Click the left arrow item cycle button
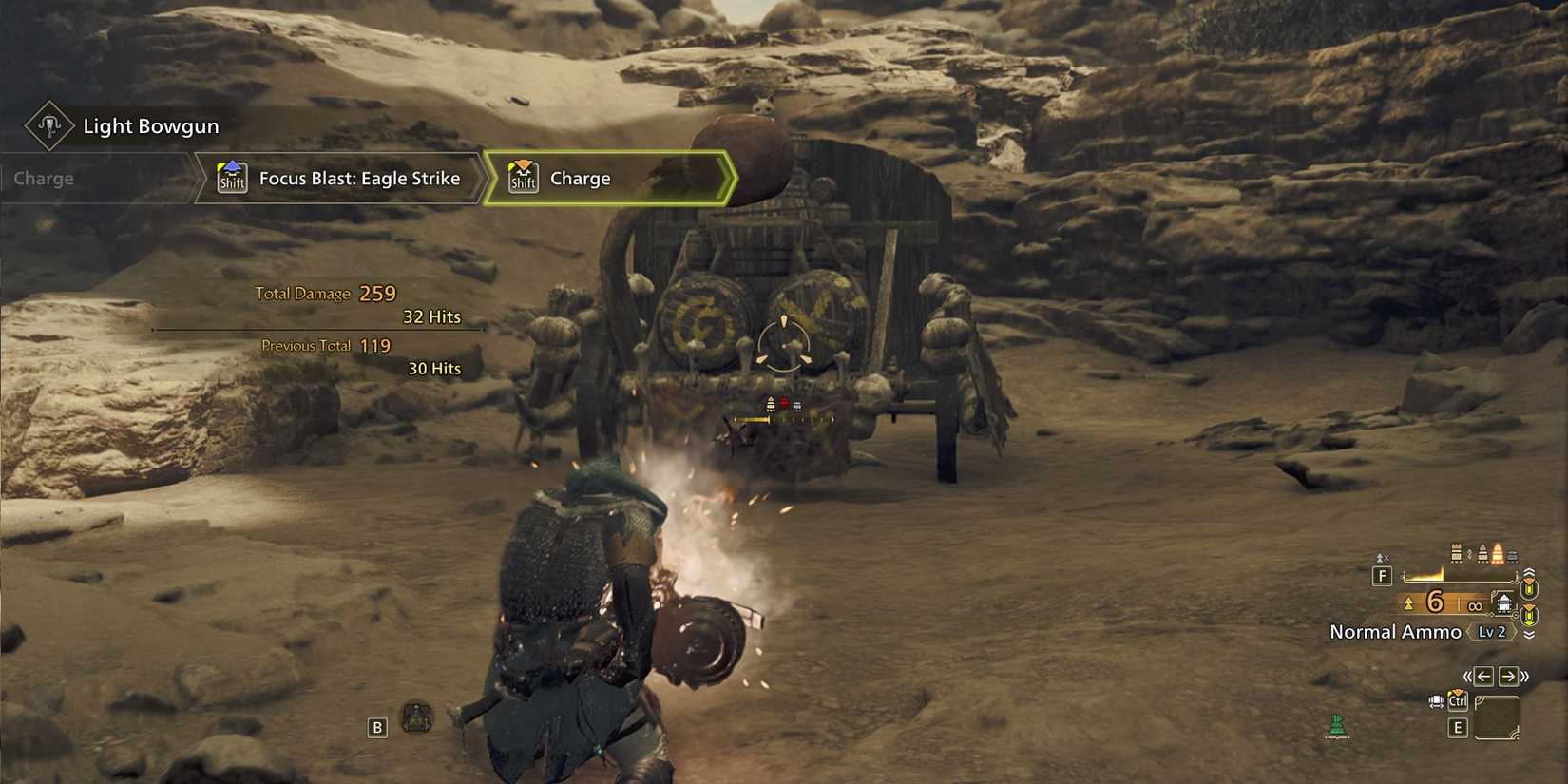The image size is (1568, 784). point(1485,677)
